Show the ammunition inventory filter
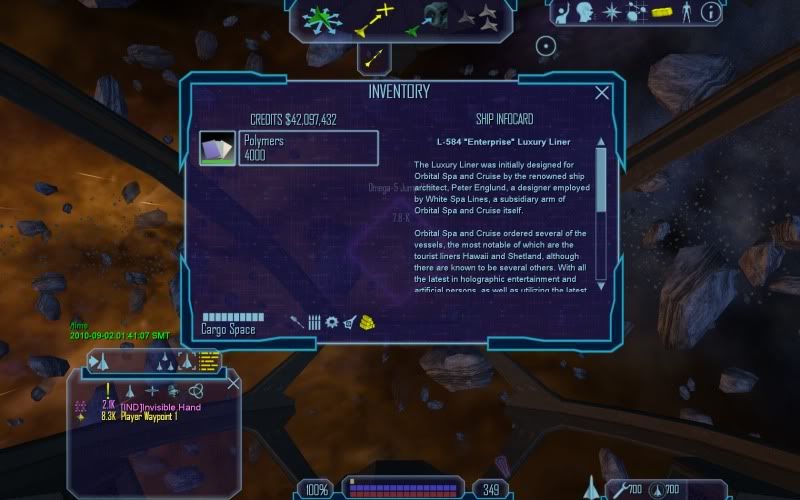Screen dimensions: 800x500 pyautogui.click(x=314, y=322)
